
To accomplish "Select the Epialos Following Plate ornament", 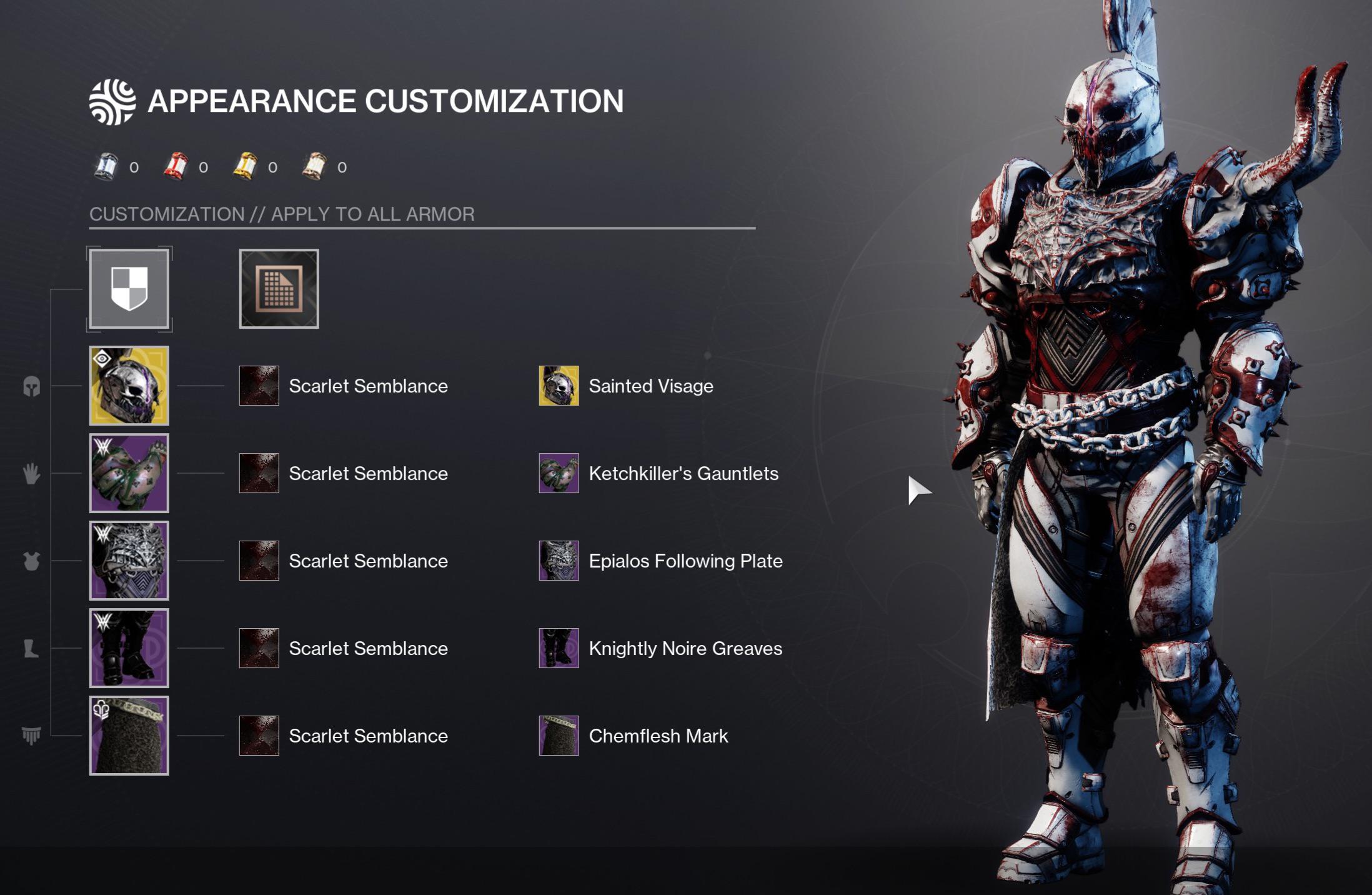I will 558,561.
